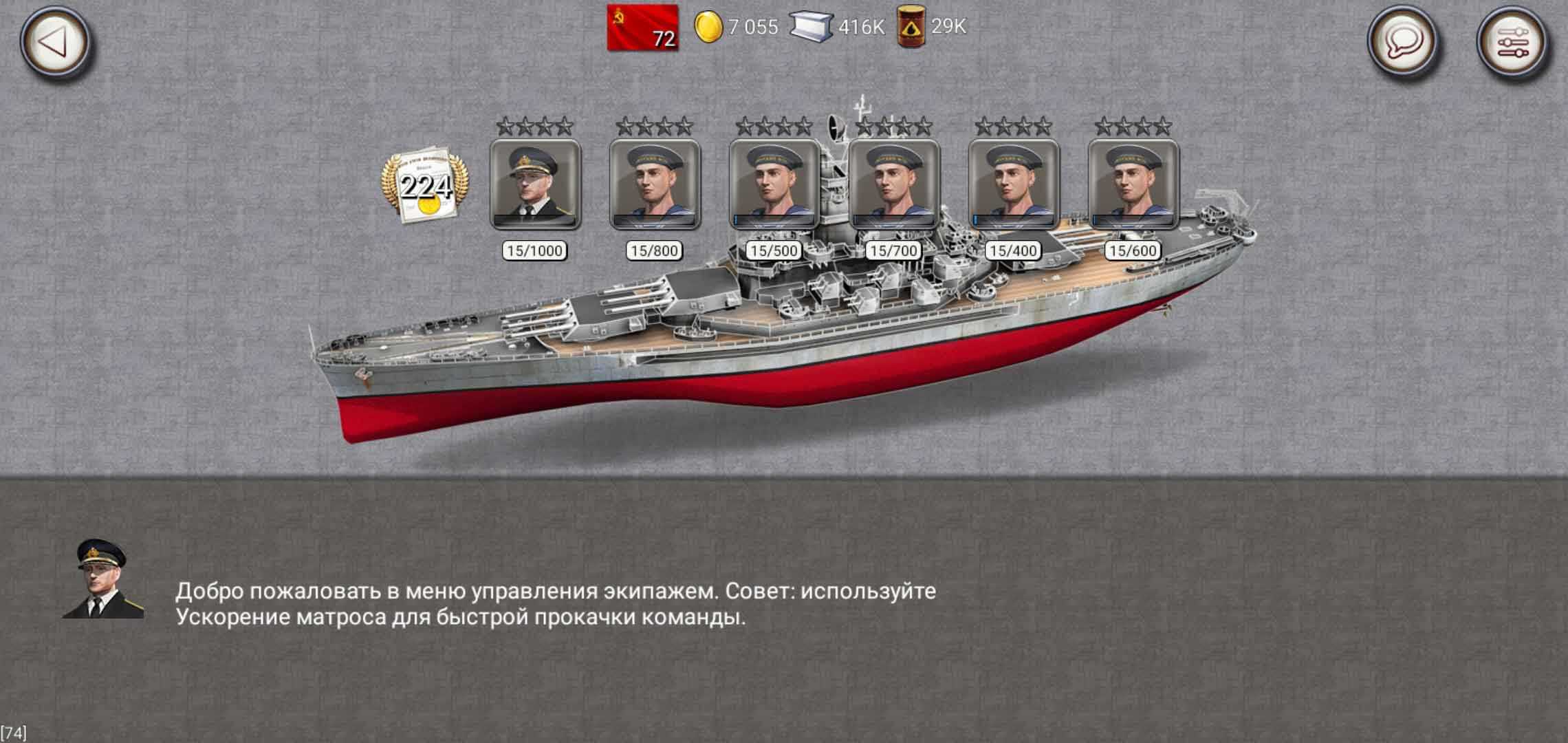Choose the sailor showing 15/500
Image resolution: width=1568 pixels, height=743 pixels.
(774, 184)
